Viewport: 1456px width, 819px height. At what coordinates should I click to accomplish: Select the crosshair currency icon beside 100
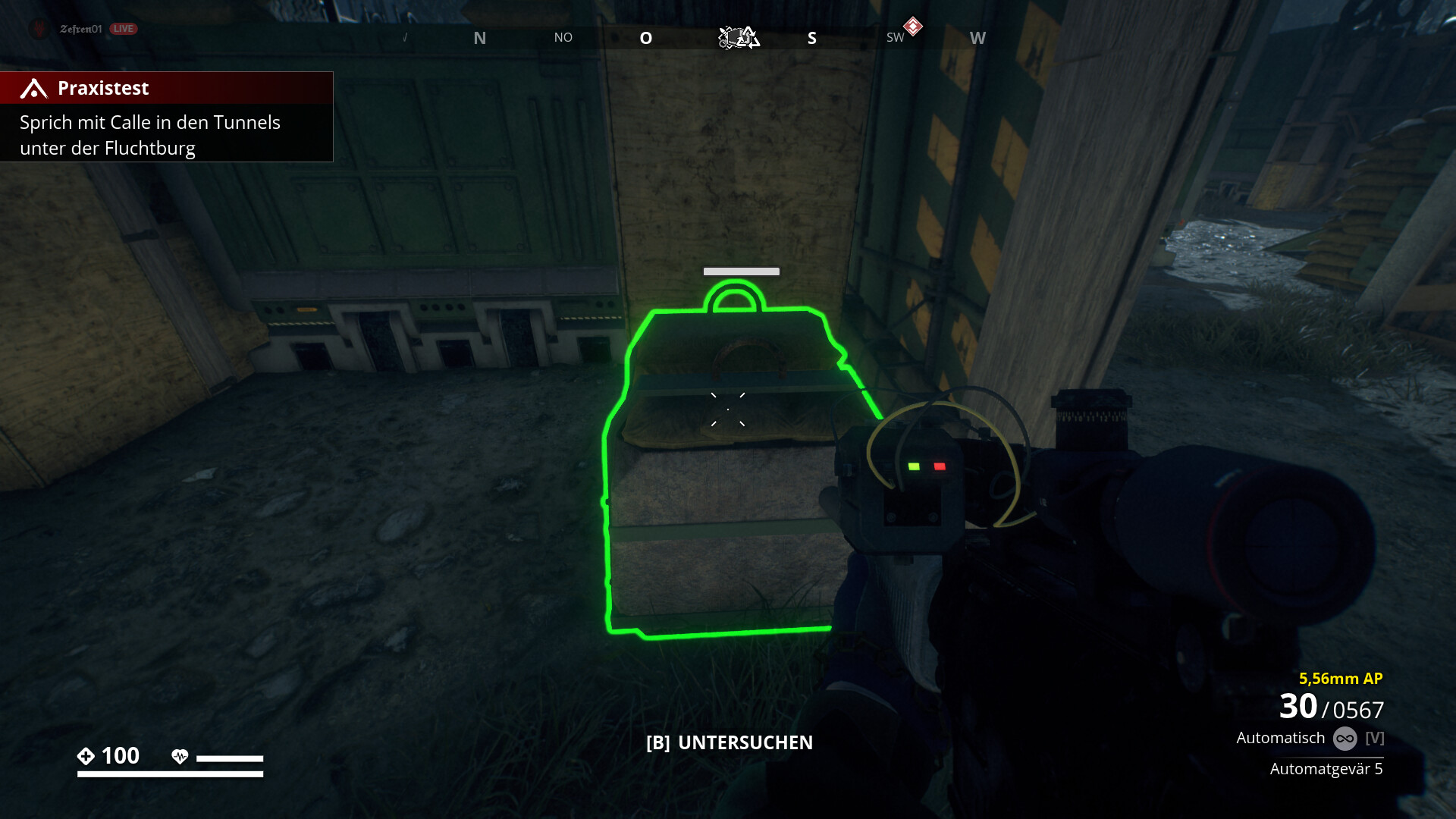(x=86, y=755)
